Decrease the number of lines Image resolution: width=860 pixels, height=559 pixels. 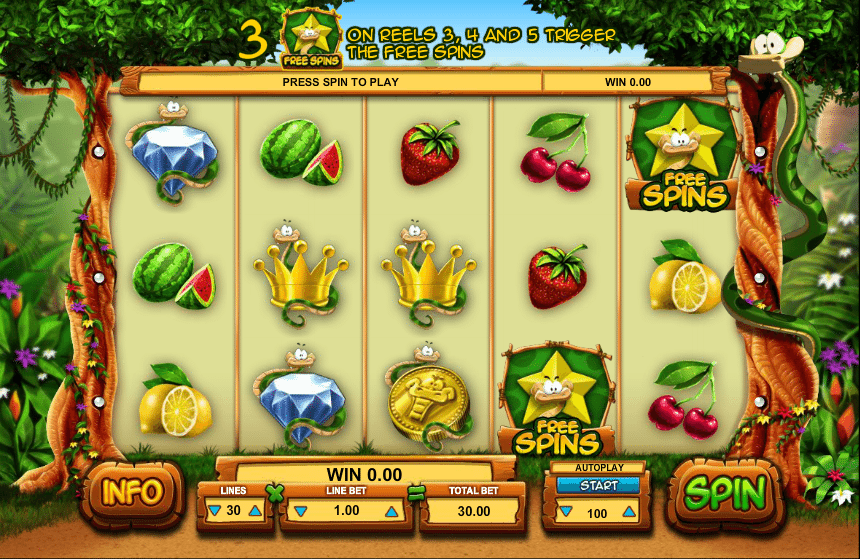[215, 511]
